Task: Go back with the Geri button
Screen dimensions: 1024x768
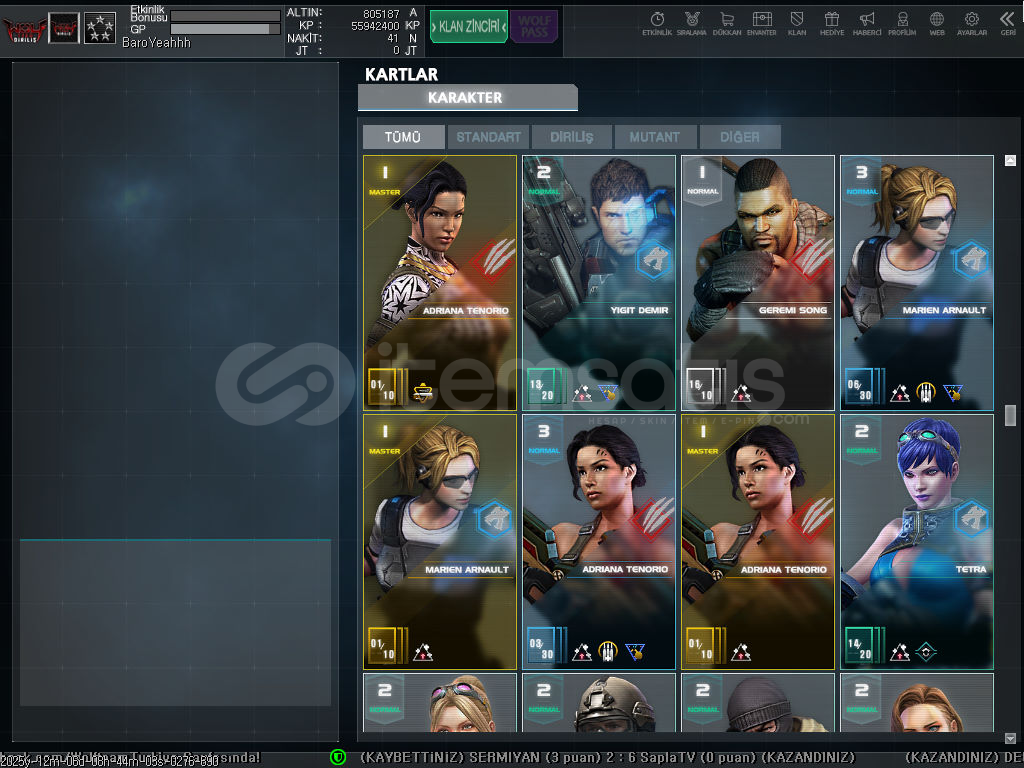Action: pos(1007,23)
